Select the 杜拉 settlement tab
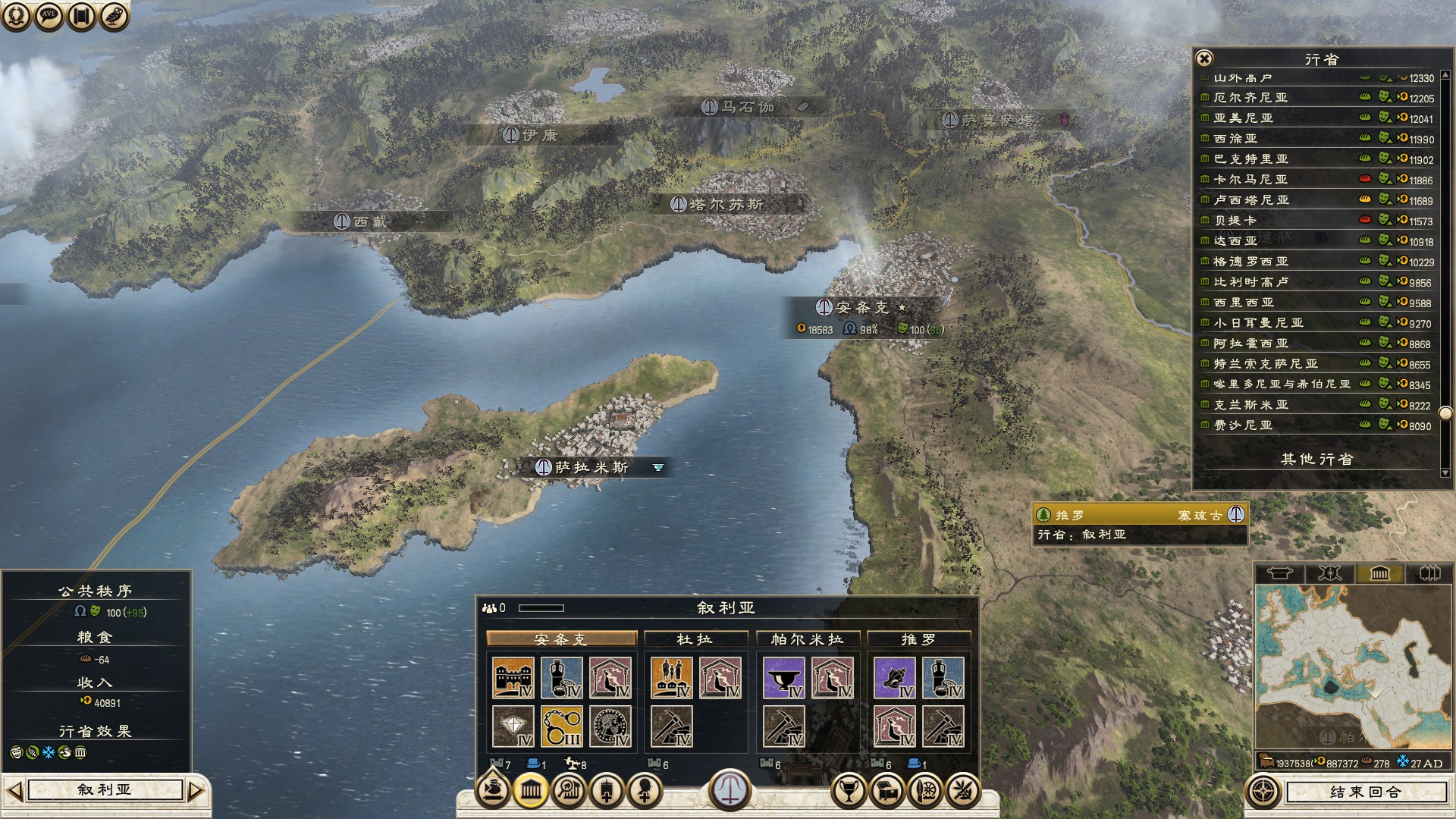This screenshot has width=1456, height=819. [x=695, y=639]
